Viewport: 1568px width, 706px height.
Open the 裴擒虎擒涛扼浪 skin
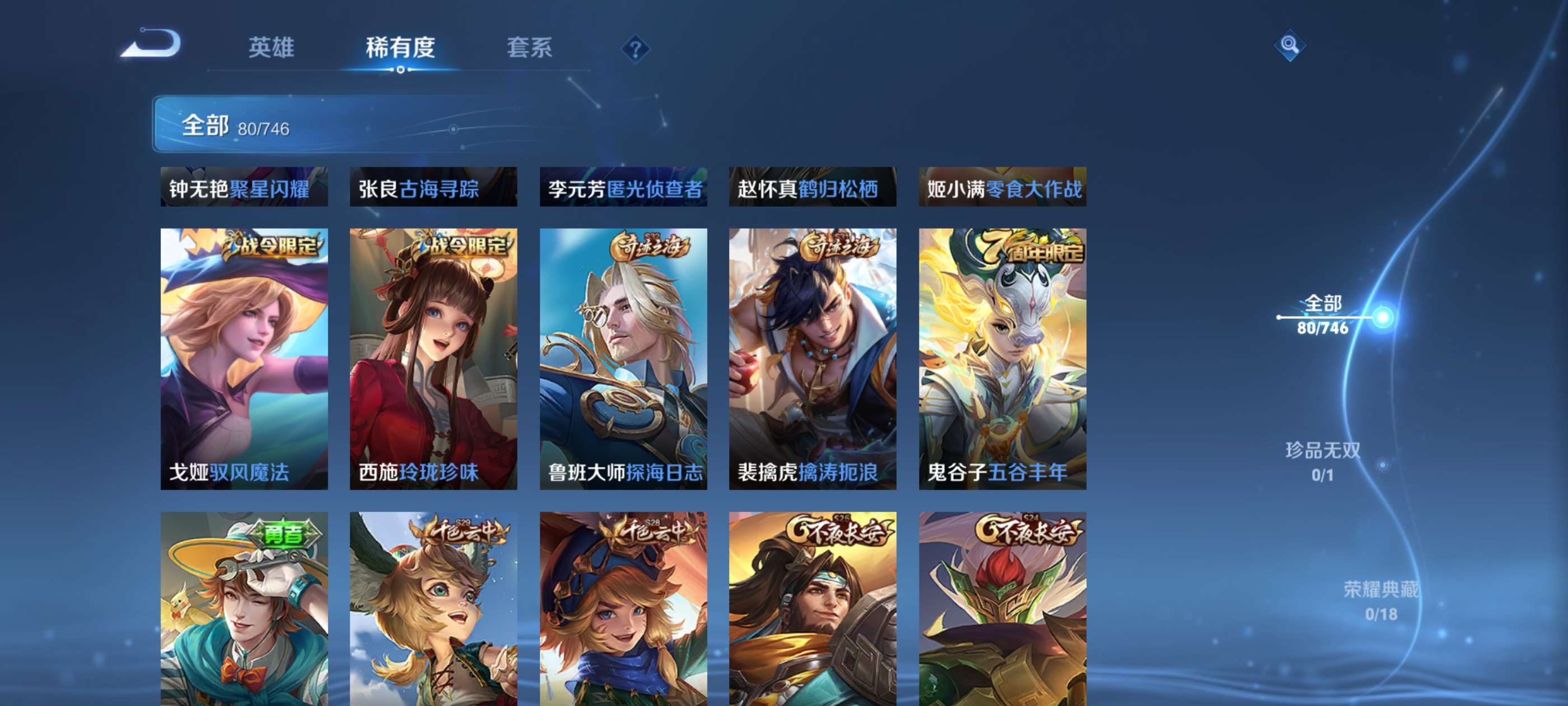click(813, 359)
